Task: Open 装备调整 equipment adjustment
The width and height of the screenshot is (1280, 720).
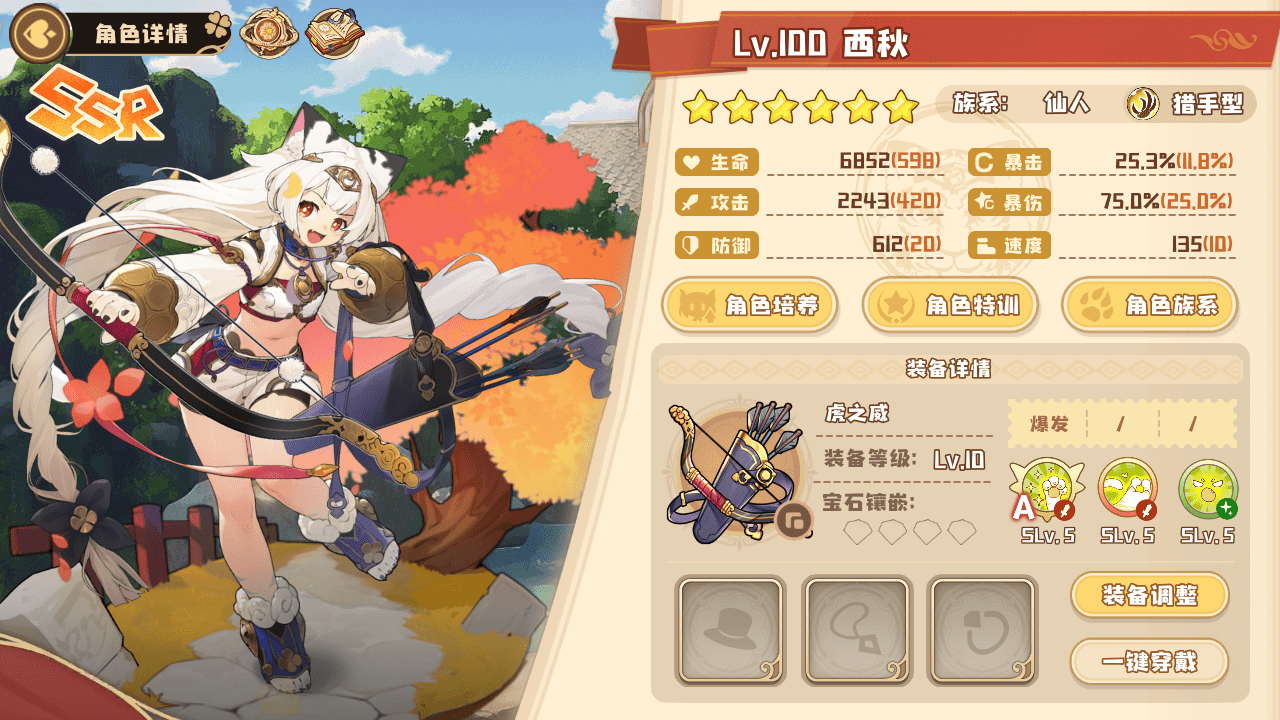Action: 1149,596
